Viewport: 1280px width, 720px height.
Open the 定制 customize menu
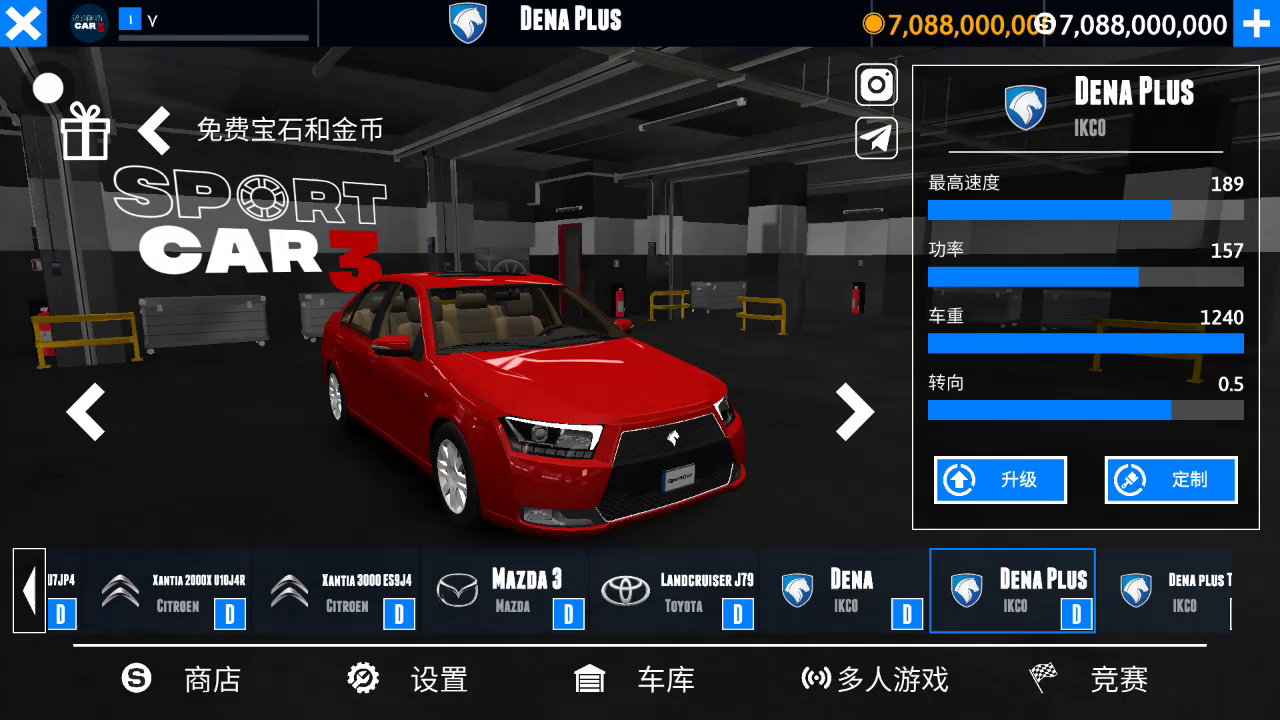pyautogui.click(x=1171, y=480)
